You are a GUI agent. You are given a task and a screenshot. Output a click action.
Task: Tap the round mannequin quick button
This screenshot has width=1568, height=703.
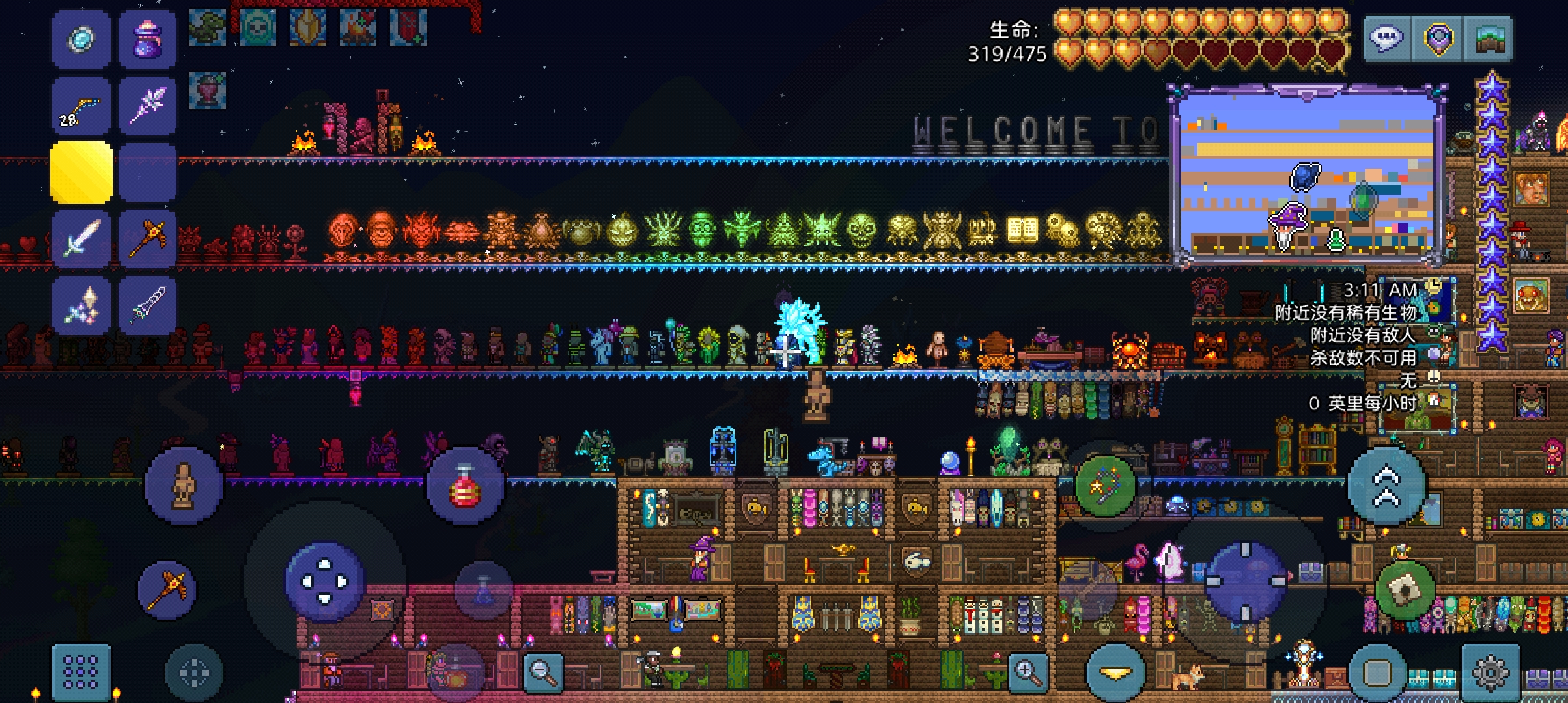click(x=184, y=486)
